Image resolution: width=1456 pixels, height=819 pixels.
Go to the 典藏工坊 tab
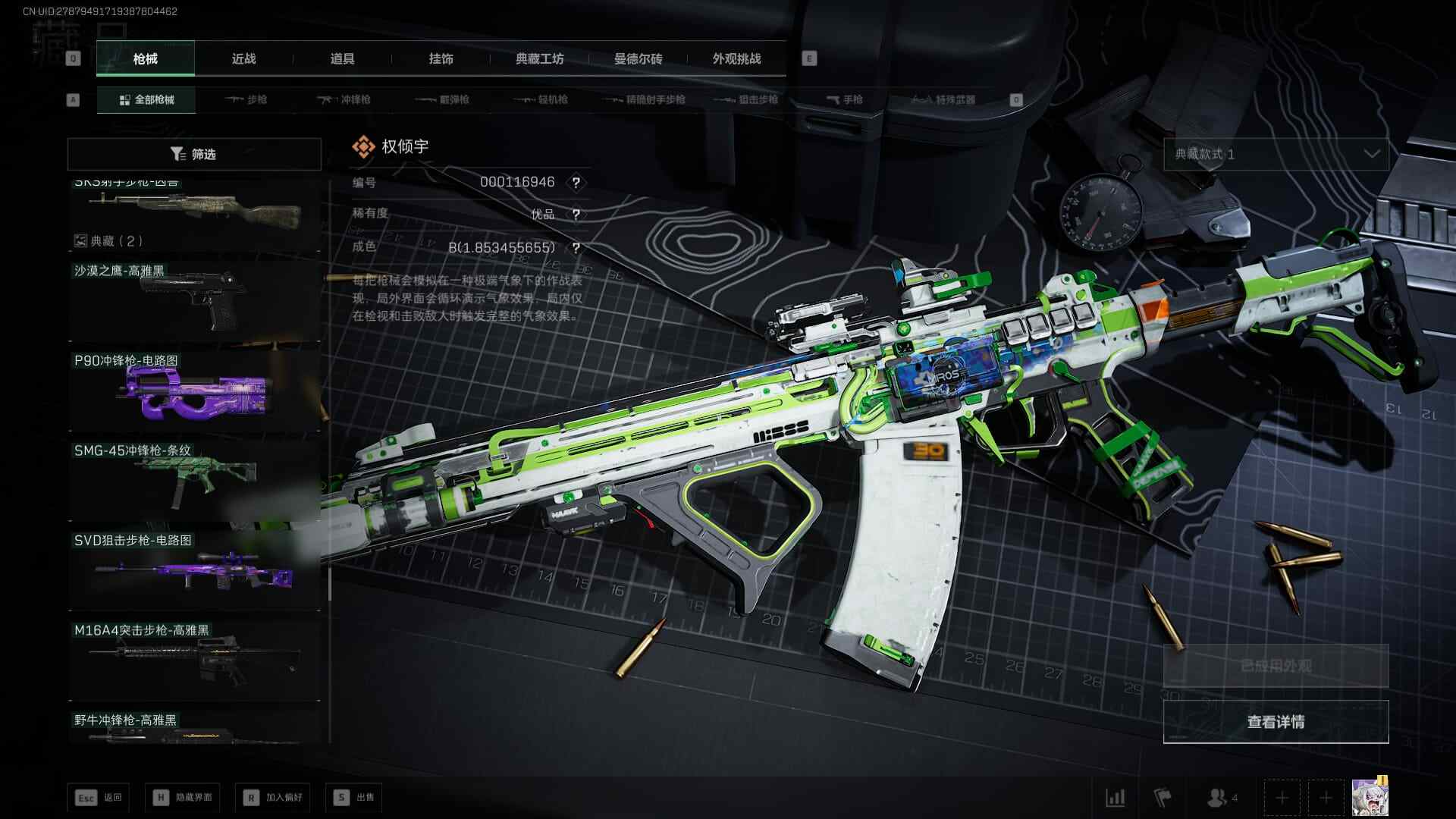[539, 58]
